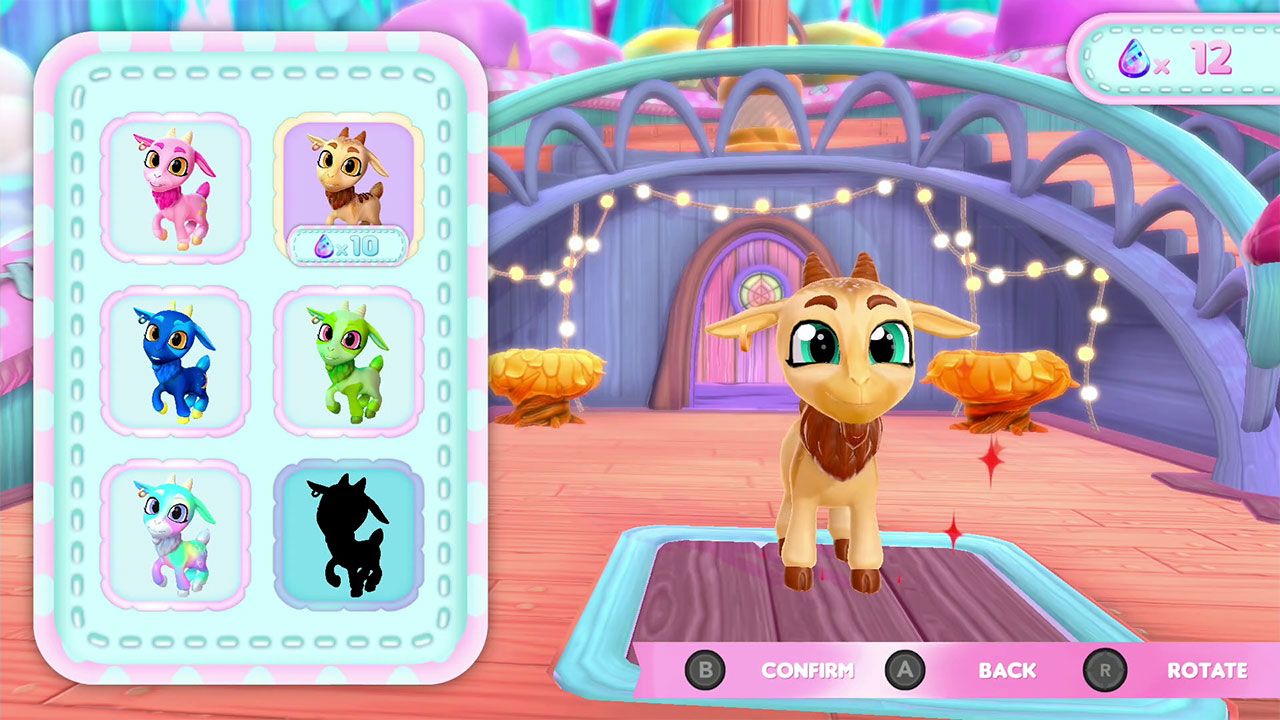Click the ROTATE option to spin the goat
This screenshot has height=720, width=1280.
click(1208, 671)
